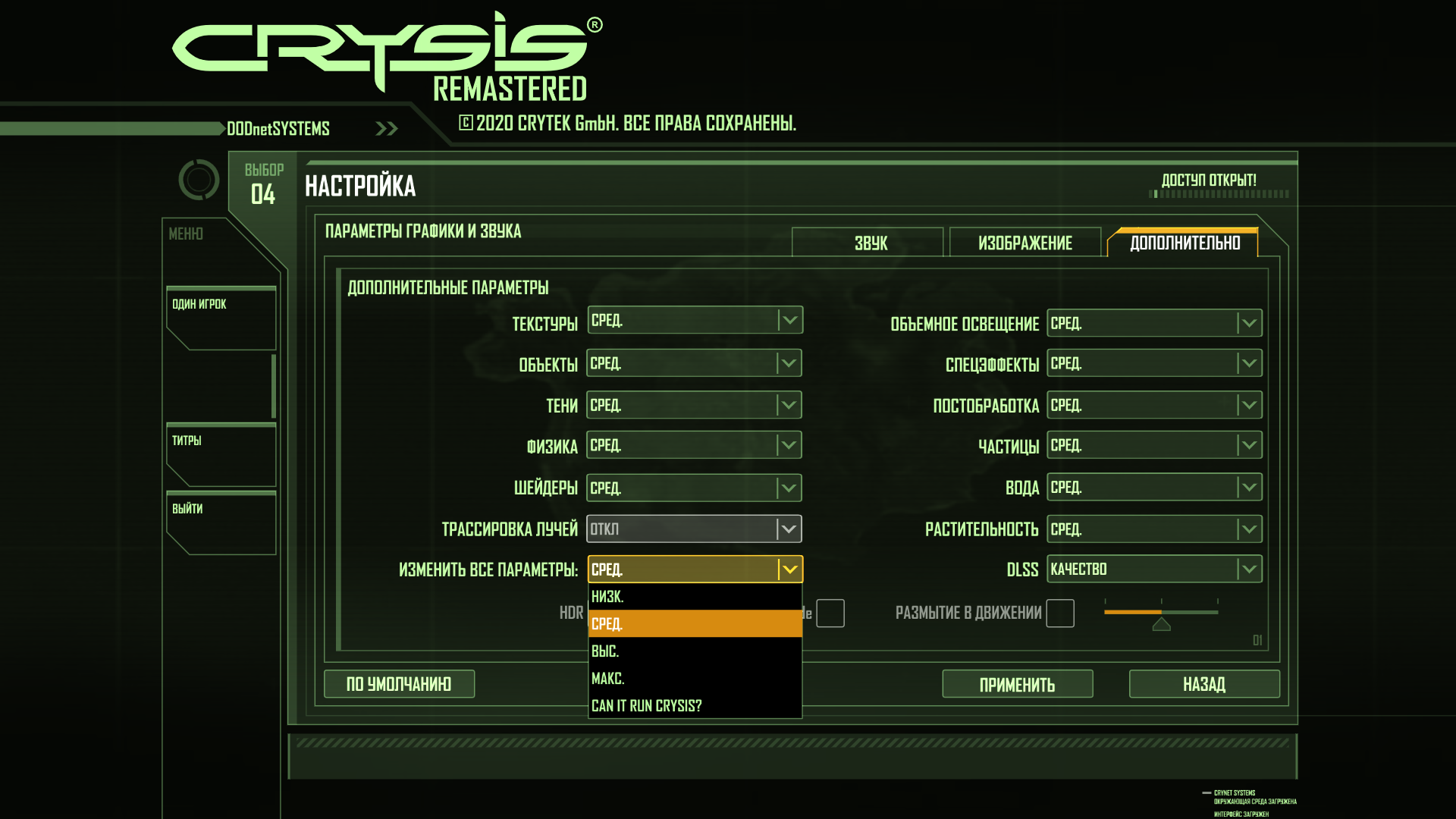
Task: Exit the game via ВЫЙТИ
Action: coord(220,523)
